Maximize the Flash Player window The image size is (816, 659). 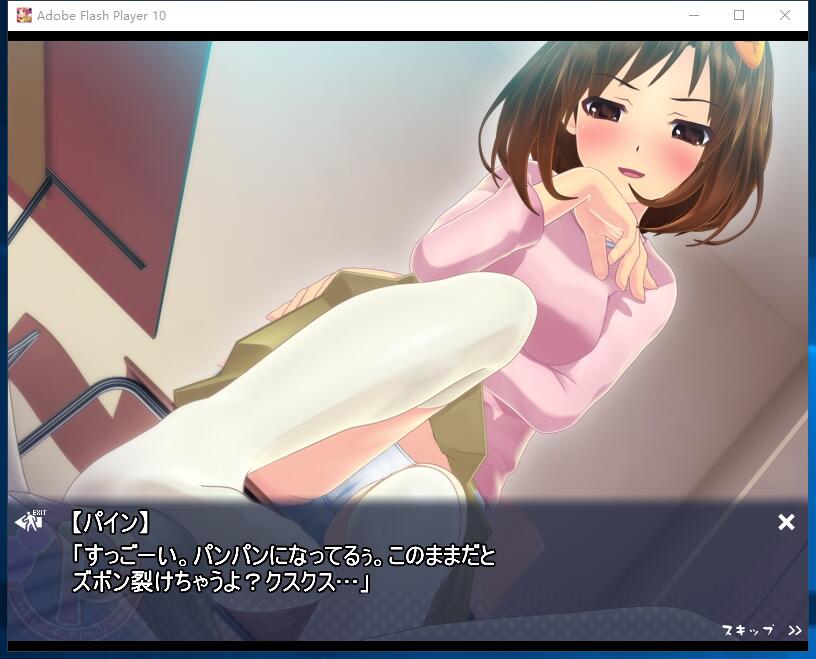(x=739, y=15)
